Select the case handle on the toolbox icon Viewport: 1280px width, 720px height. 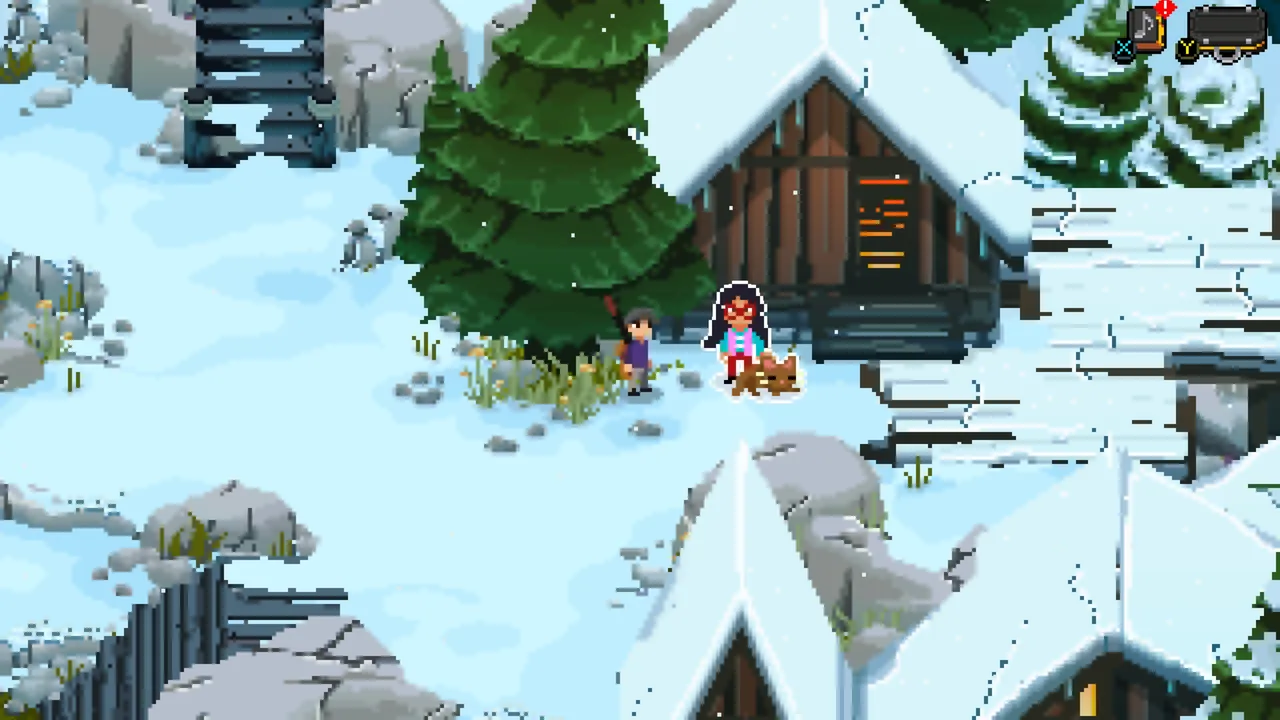1226,55
